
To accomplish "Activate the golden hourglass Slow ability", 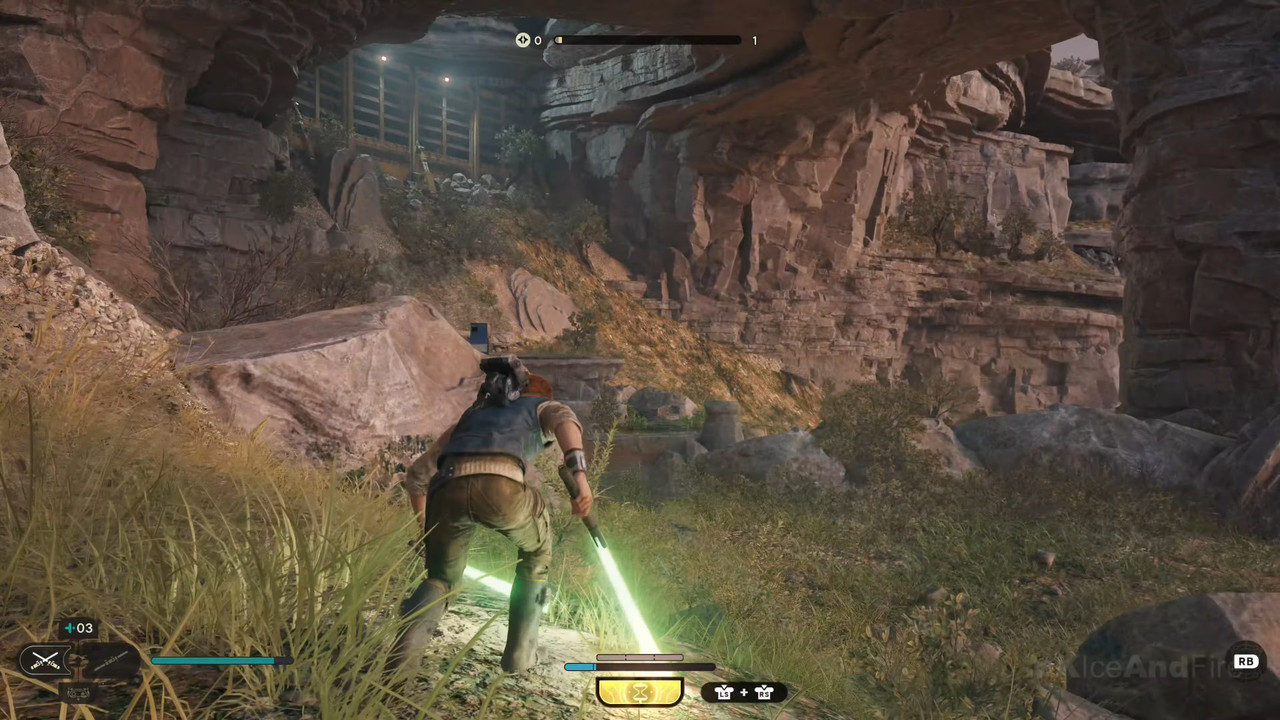I will click(639, 692).
